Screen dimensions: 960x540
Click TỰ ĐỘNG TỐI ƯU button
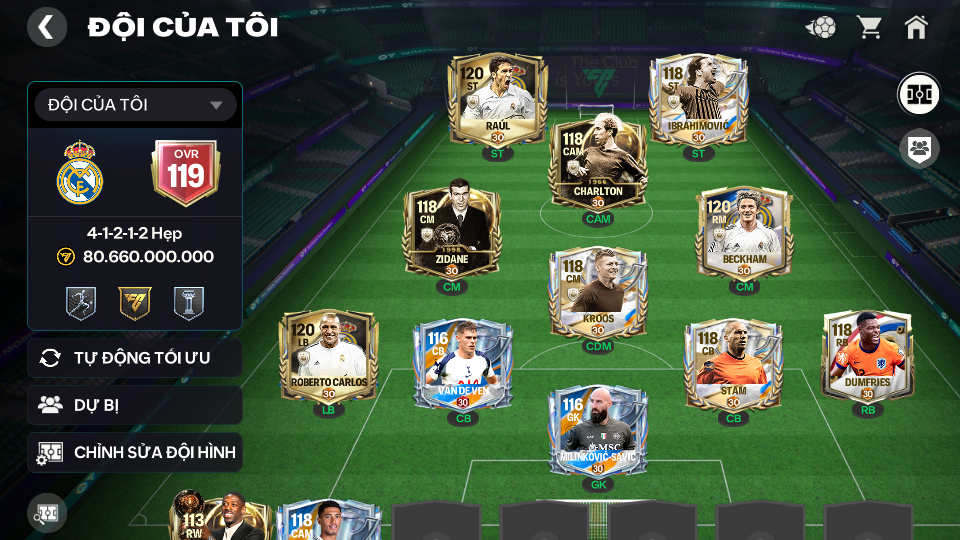[135, 358]
